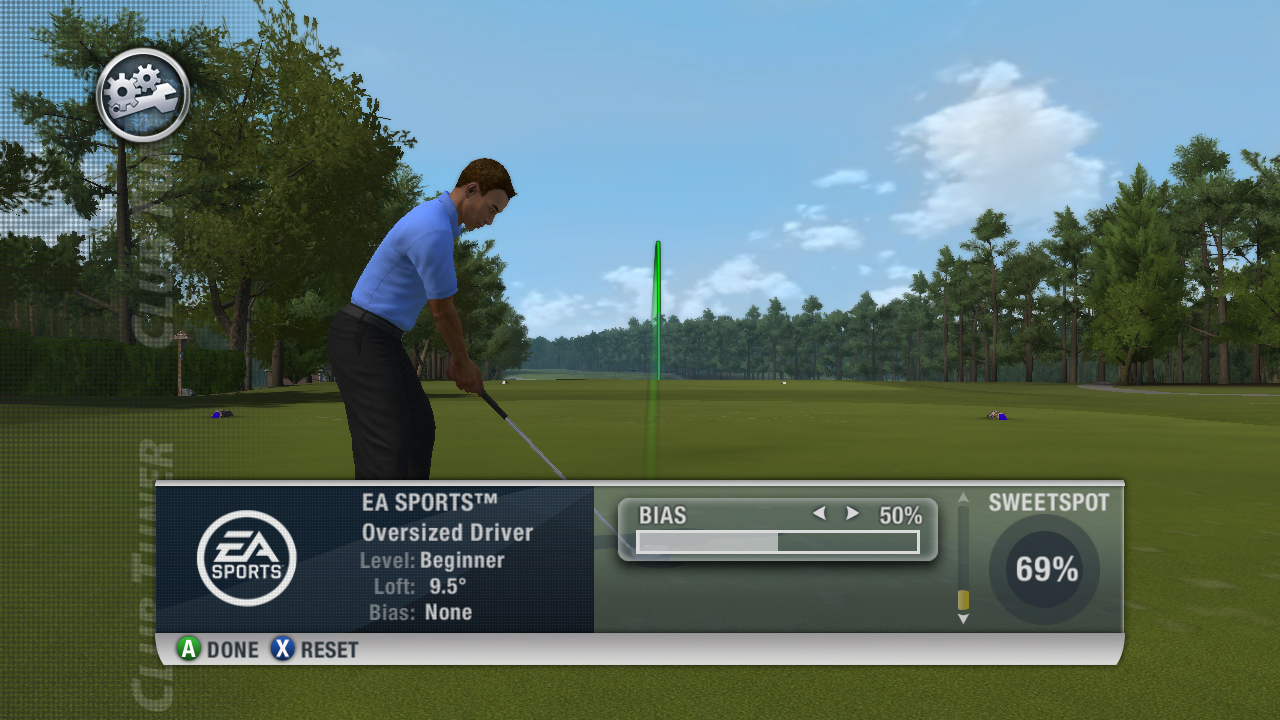Open the gears and wrench tuner icon

tap(143, 95)
